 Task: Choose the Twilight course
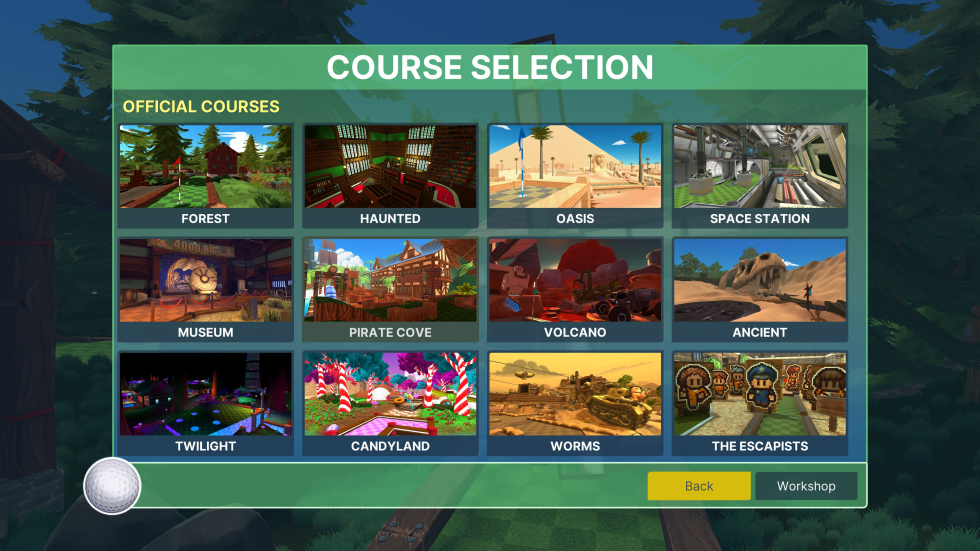click(205, 403)
